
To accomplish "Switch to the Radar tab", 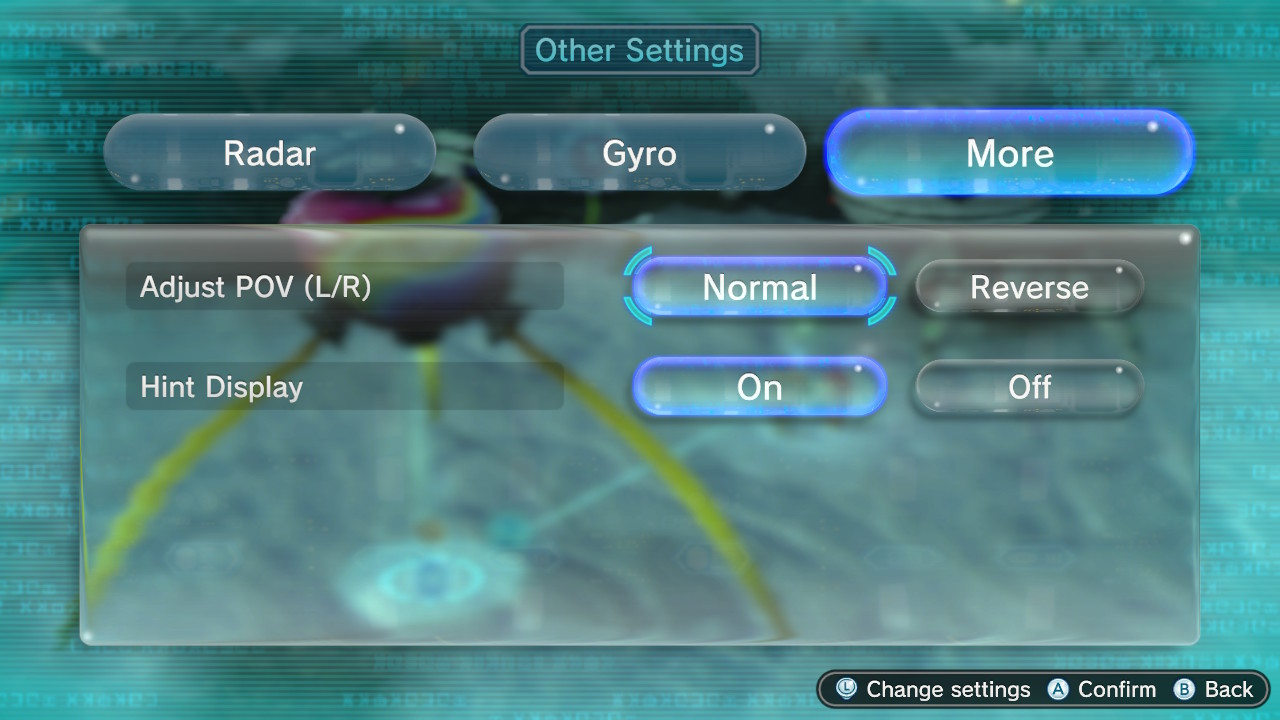I will tap(269, 153).
